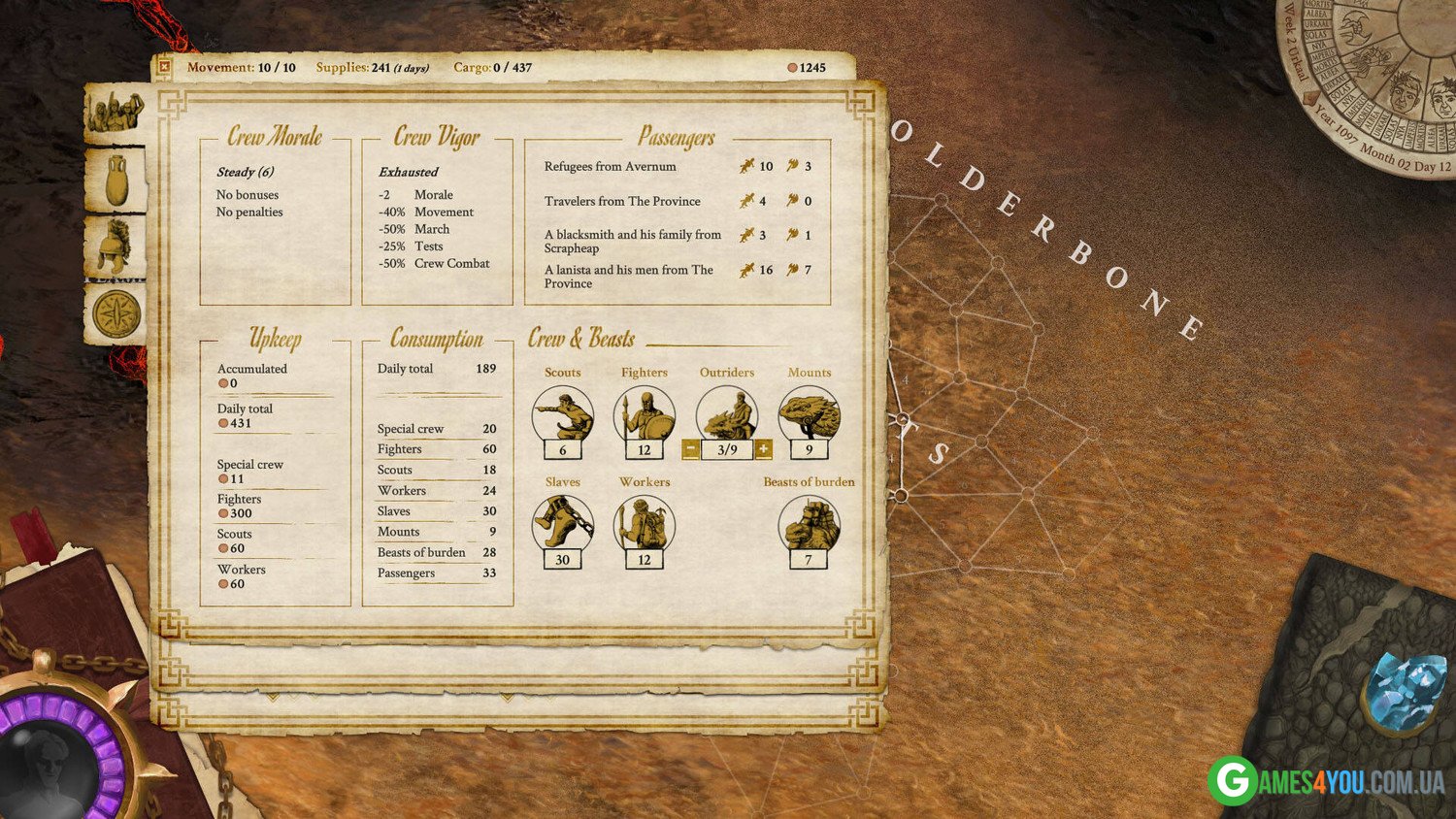This screenshot has width=1456, height=819.
Task: Click the Mounts beast icon
Action: point(809,415)
